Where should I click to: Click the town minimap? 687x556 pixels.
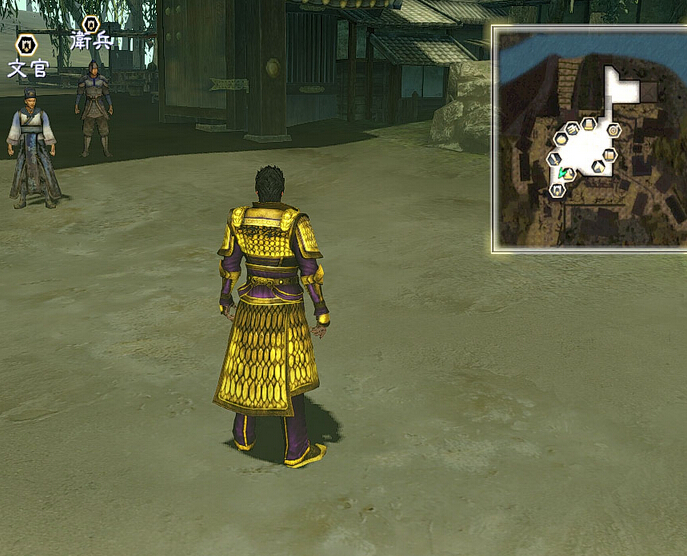pyautogui.click(x=590, y=138)
